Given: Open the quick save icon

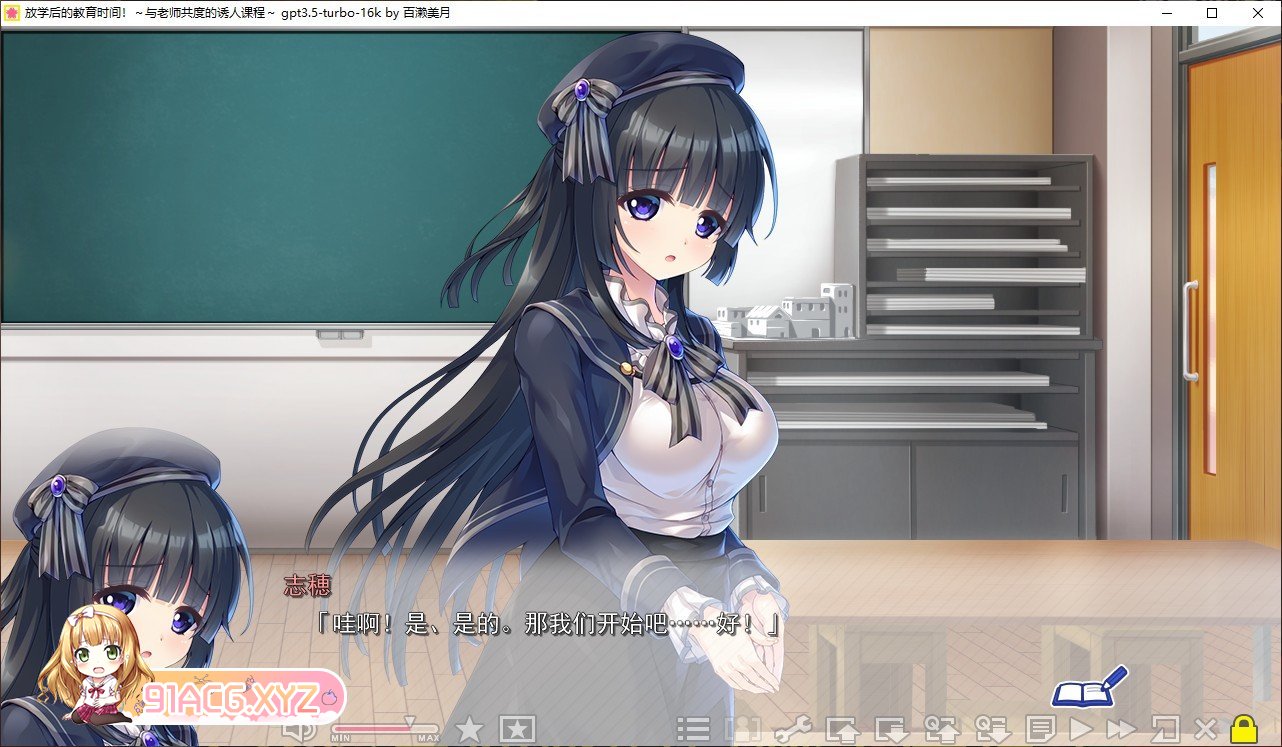Looking at the screenshot, I should [x=945, y=730].
